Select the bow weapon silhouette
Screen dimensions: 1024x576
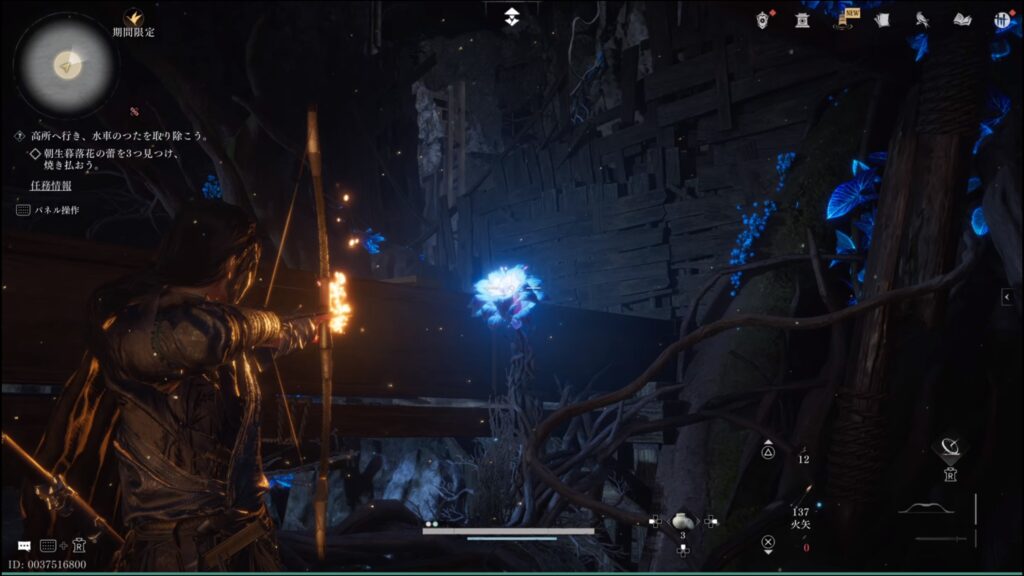click(x=924, y=509)
